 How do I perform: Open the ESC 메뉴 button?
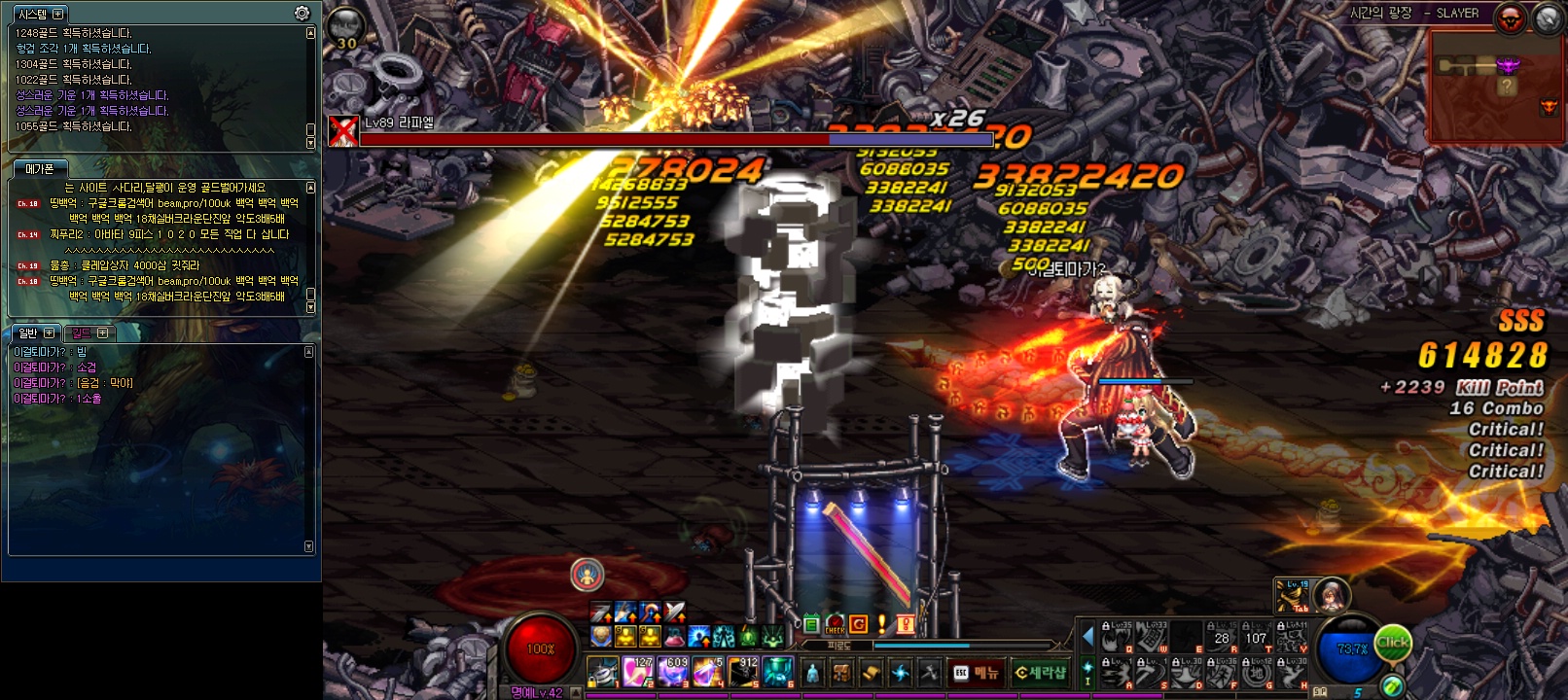[976, 673]
